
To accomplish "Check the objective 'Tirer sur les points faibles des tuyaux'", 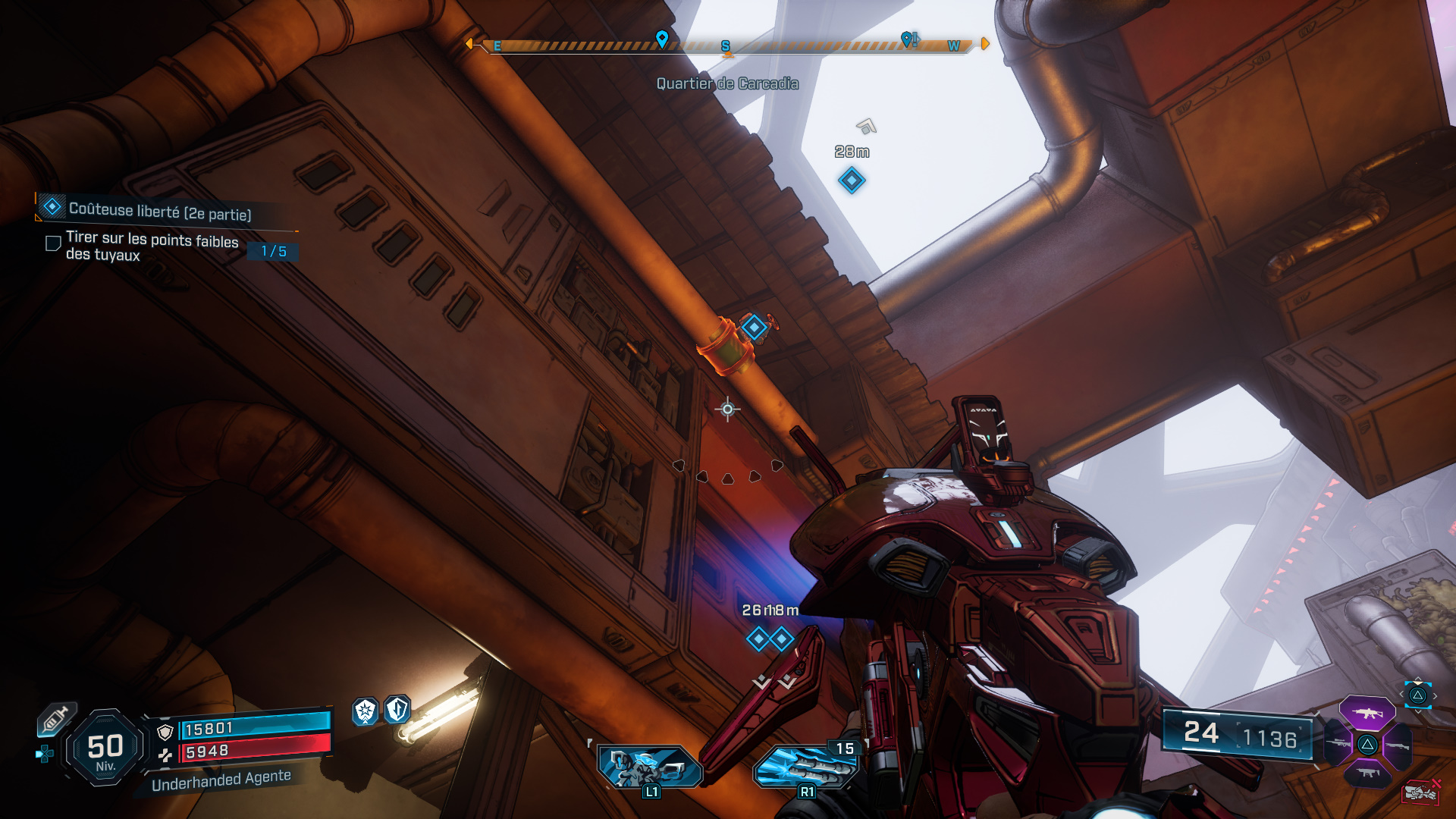I will (52, 243).
